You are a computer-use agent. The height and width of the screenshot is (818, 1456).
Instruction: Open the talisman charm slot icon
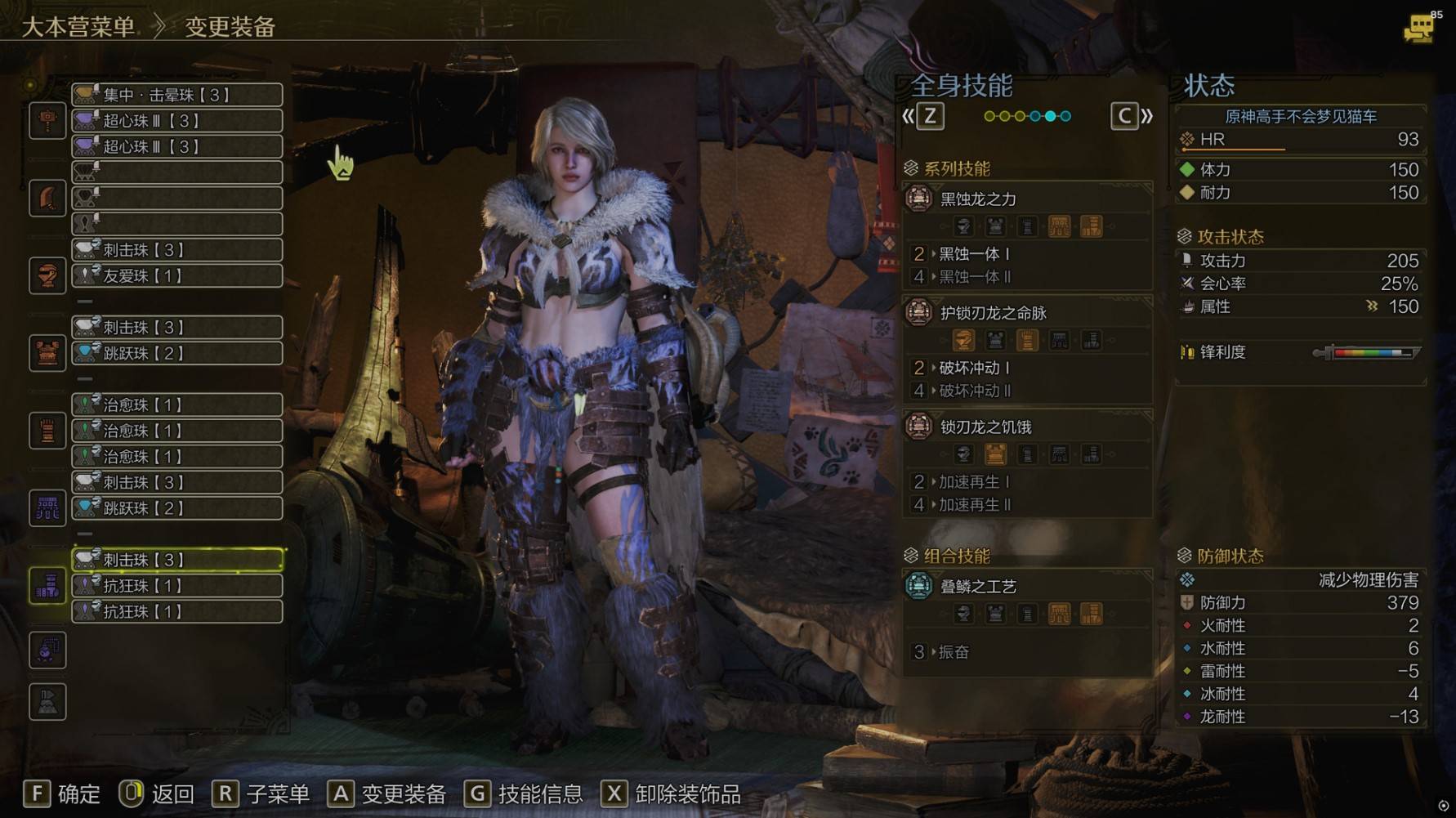[47, 650]
